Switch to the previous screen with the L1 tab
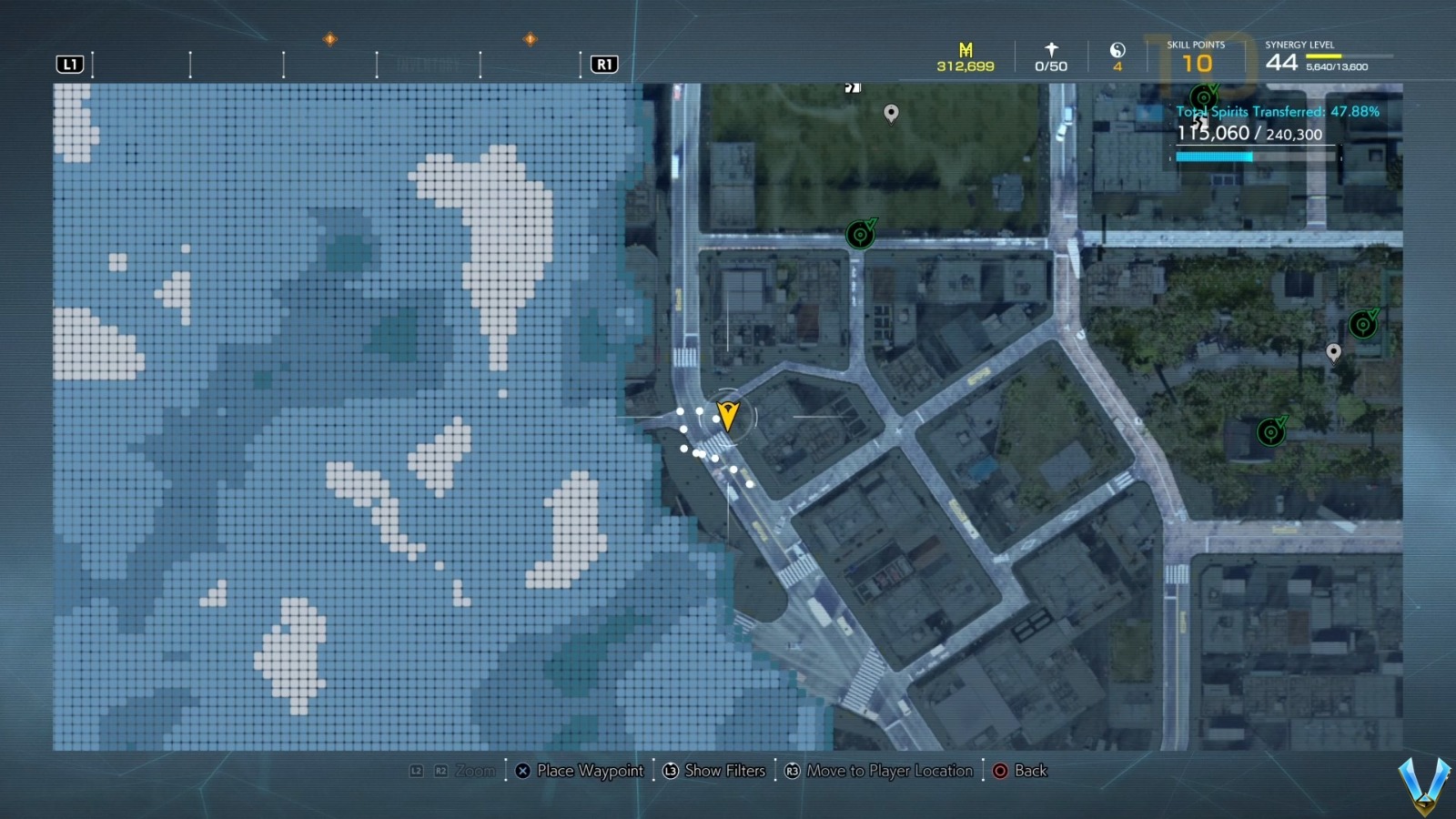 tap(70, 64)
